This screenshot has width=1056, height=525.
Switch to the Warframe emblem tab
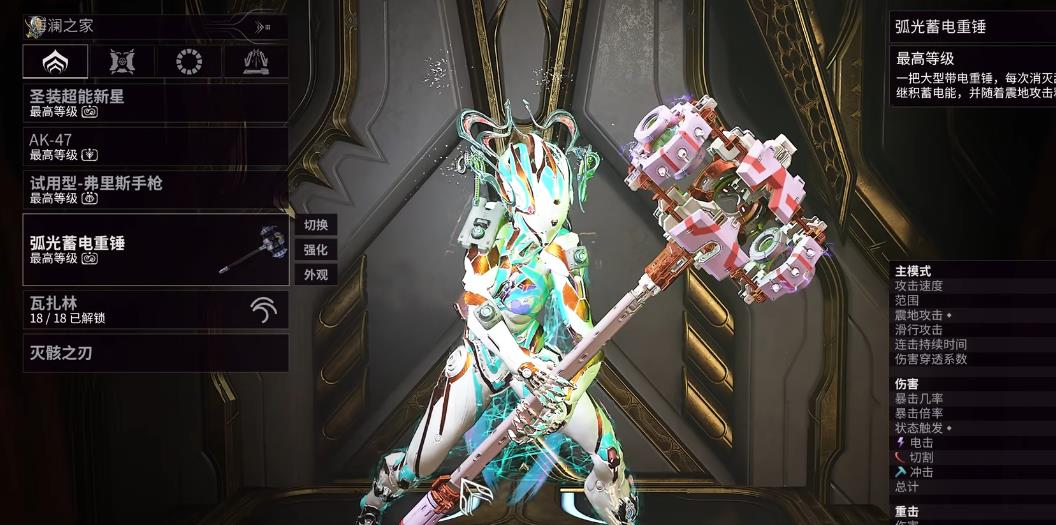coord(55,62)
